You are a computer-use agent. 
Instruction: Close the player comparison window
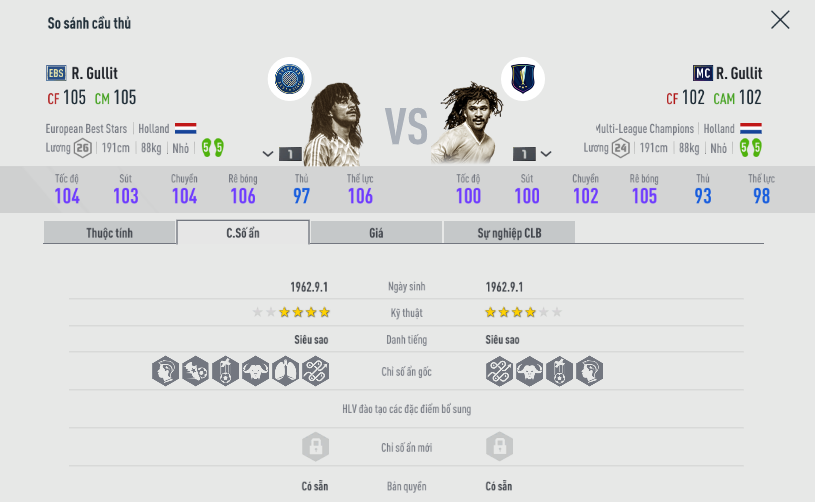[780, 20]
